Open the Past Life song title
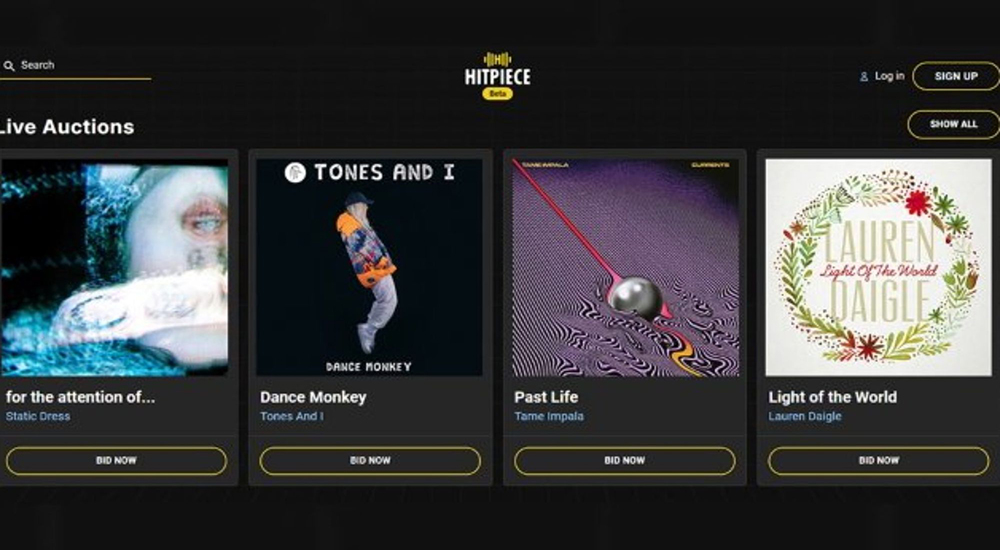The height and width of the screenshot is (550, 1000). click(x=546, y=397)
